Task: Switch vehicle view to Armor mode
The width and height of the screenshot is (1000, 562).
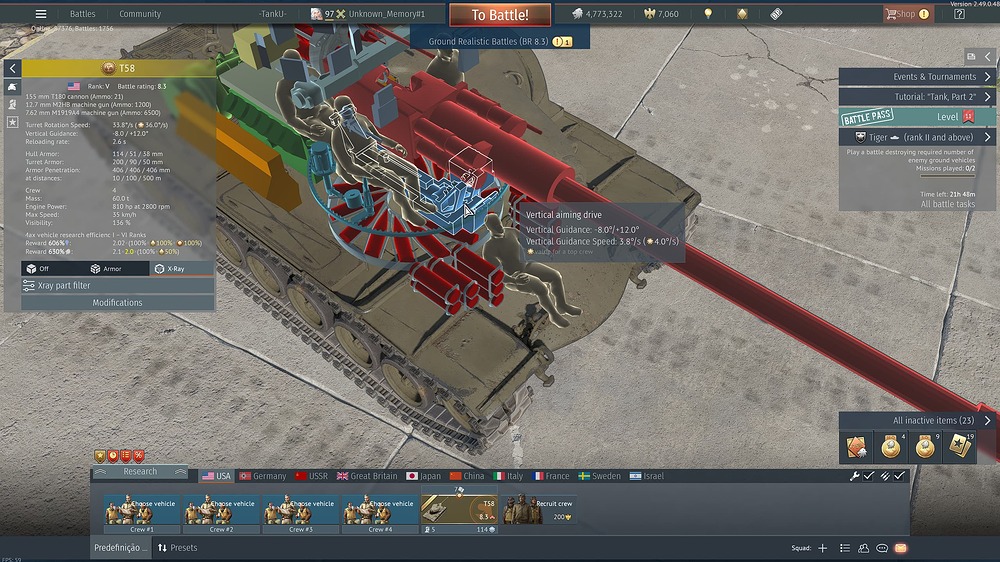Action: 106,269
